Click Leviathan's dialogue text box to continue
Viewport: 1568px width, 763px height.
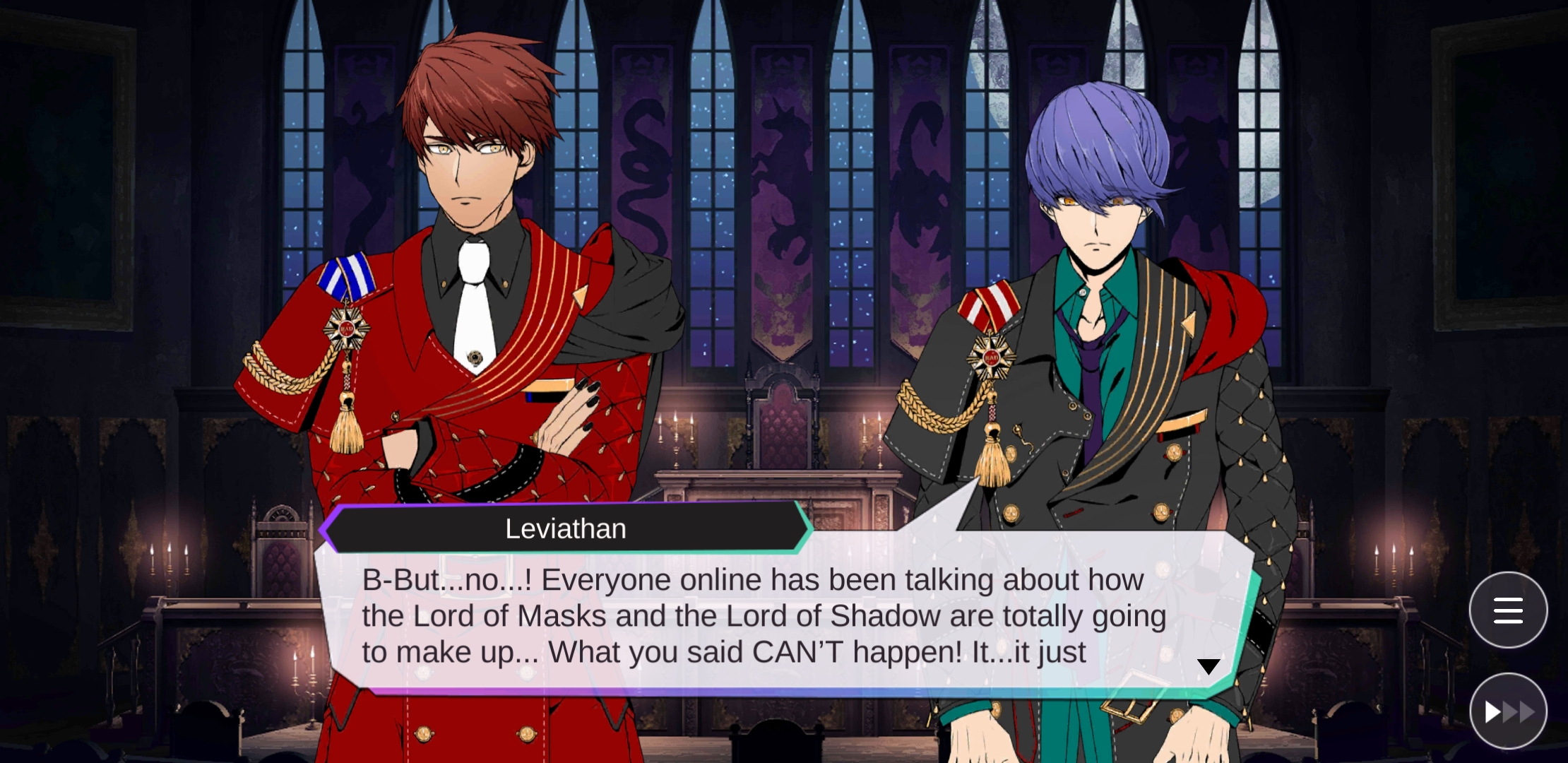763,616
